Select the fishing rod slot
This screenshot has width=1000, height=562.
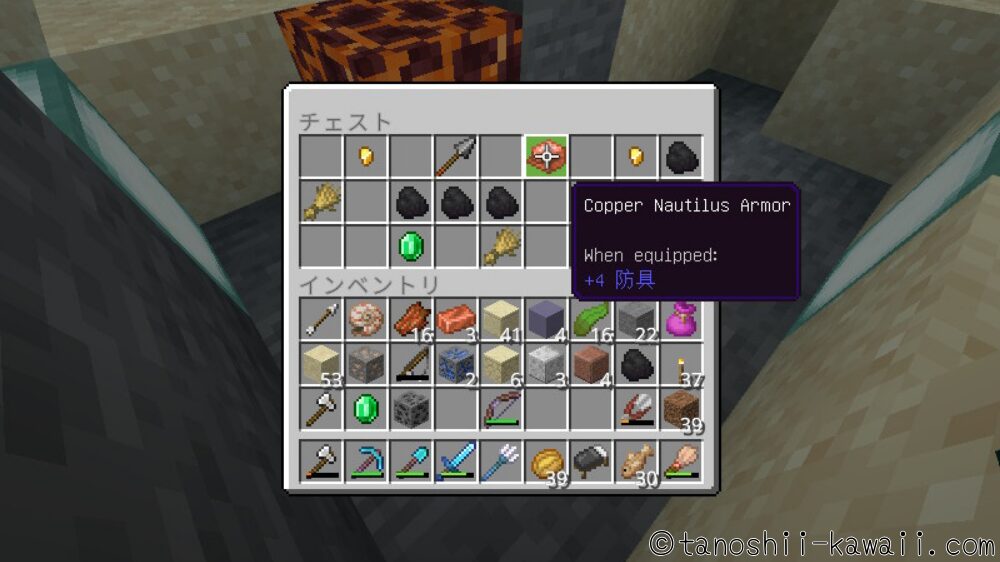410,364
